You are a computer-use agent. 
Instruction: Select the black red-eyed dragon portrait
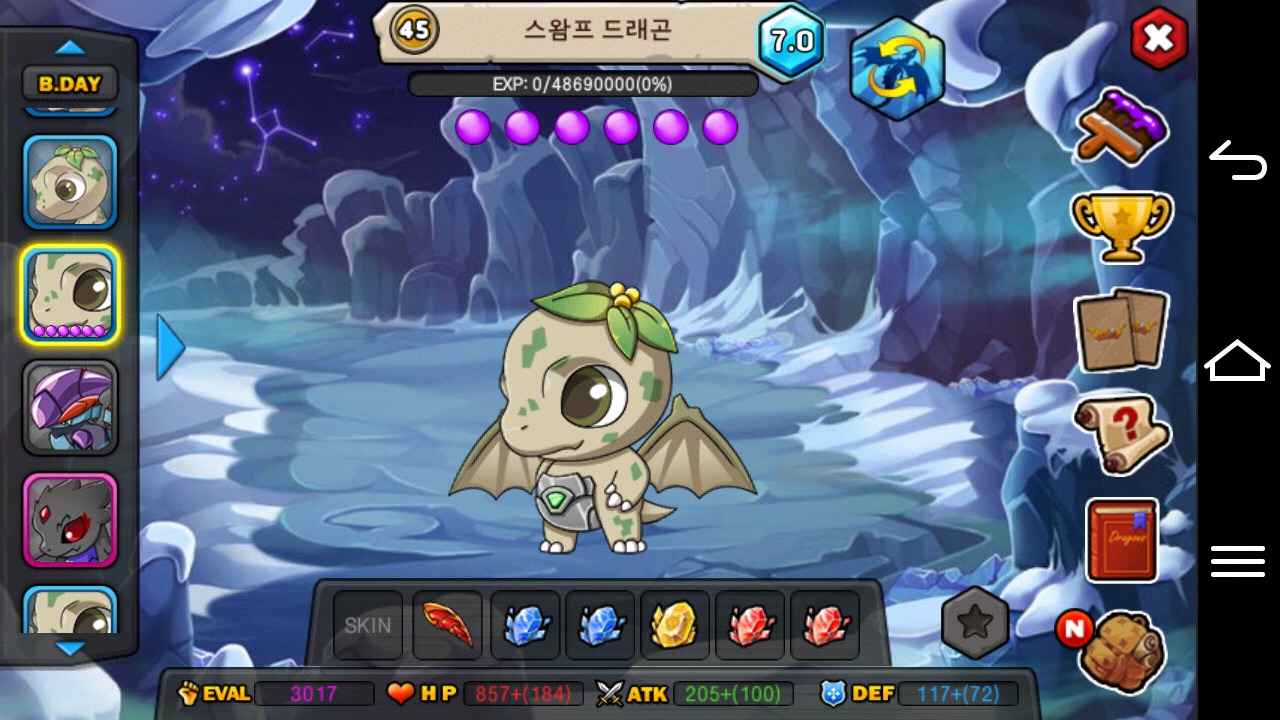coord(70,520)
